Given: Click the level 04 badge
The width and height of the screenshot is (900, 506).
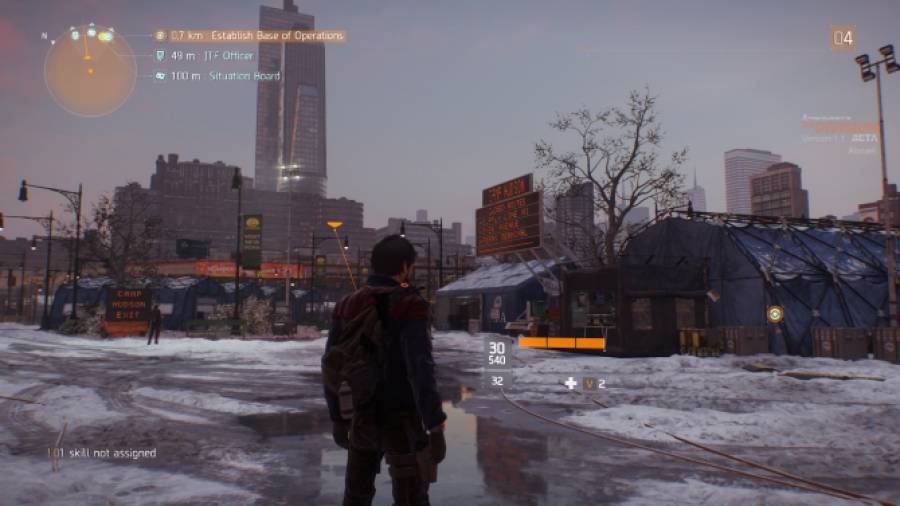Looking at the screenshot, I should coord(842,39).
